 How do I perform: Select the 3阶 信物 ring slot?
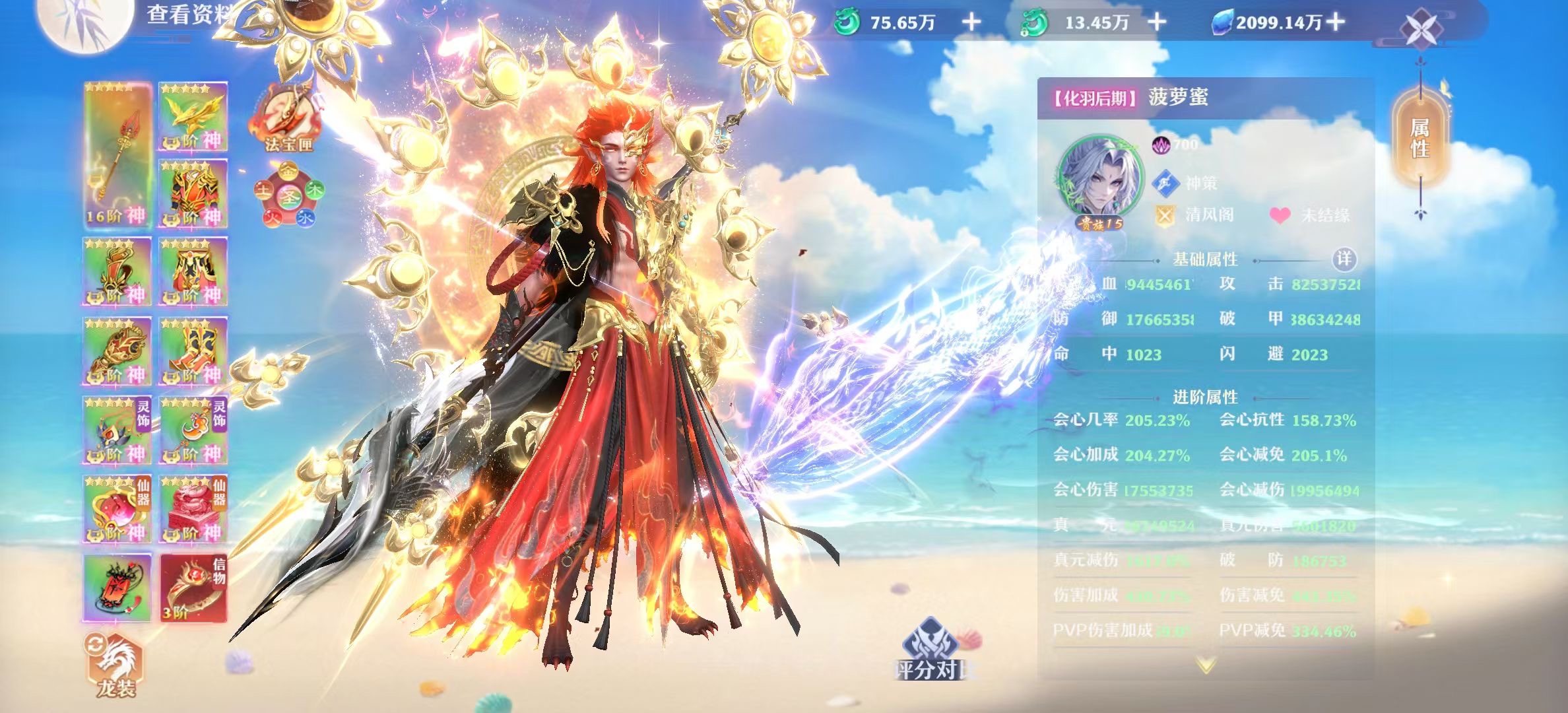coord(193,588)
